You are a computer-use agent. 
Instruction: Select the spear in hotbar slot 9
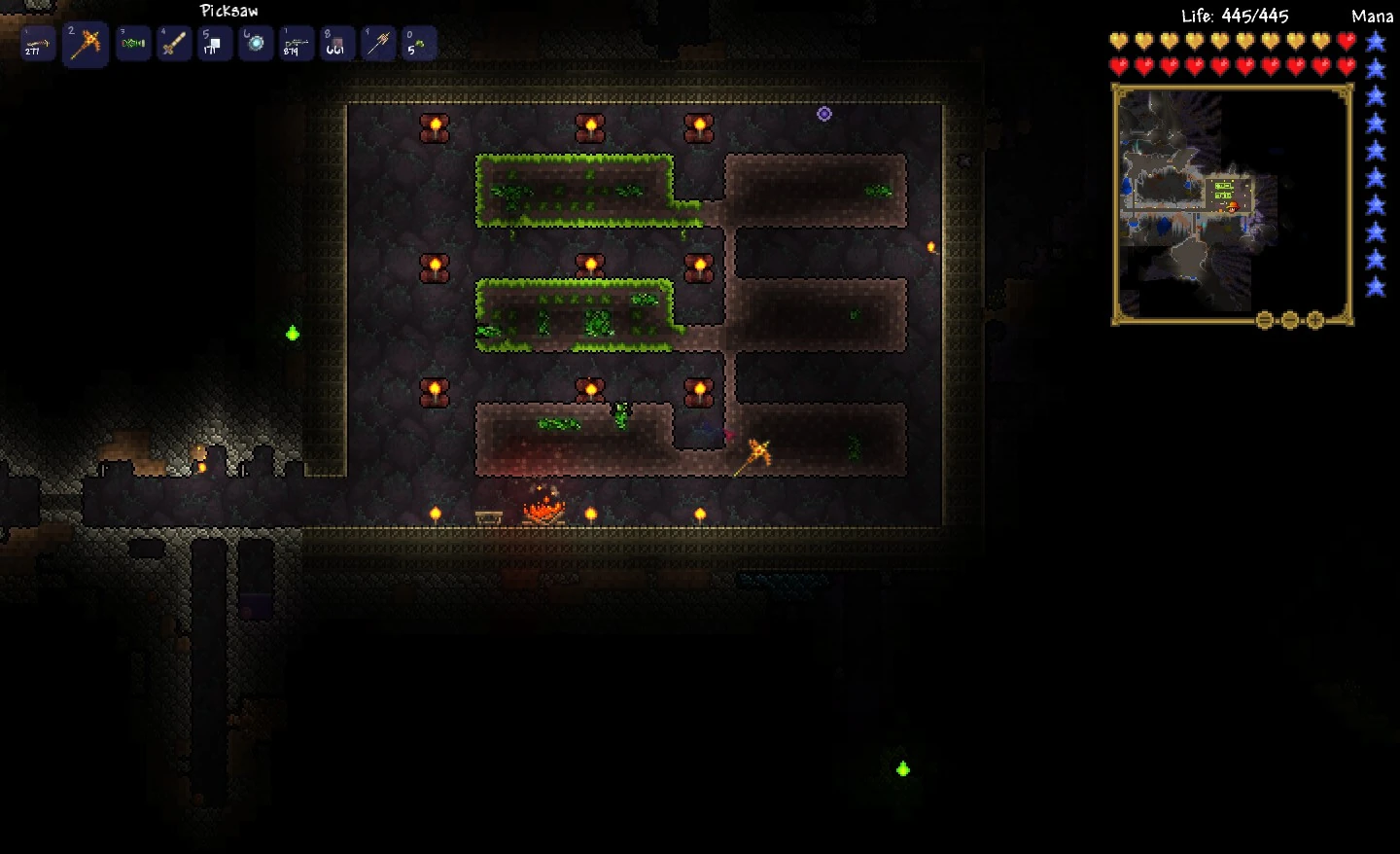[377, 44]
